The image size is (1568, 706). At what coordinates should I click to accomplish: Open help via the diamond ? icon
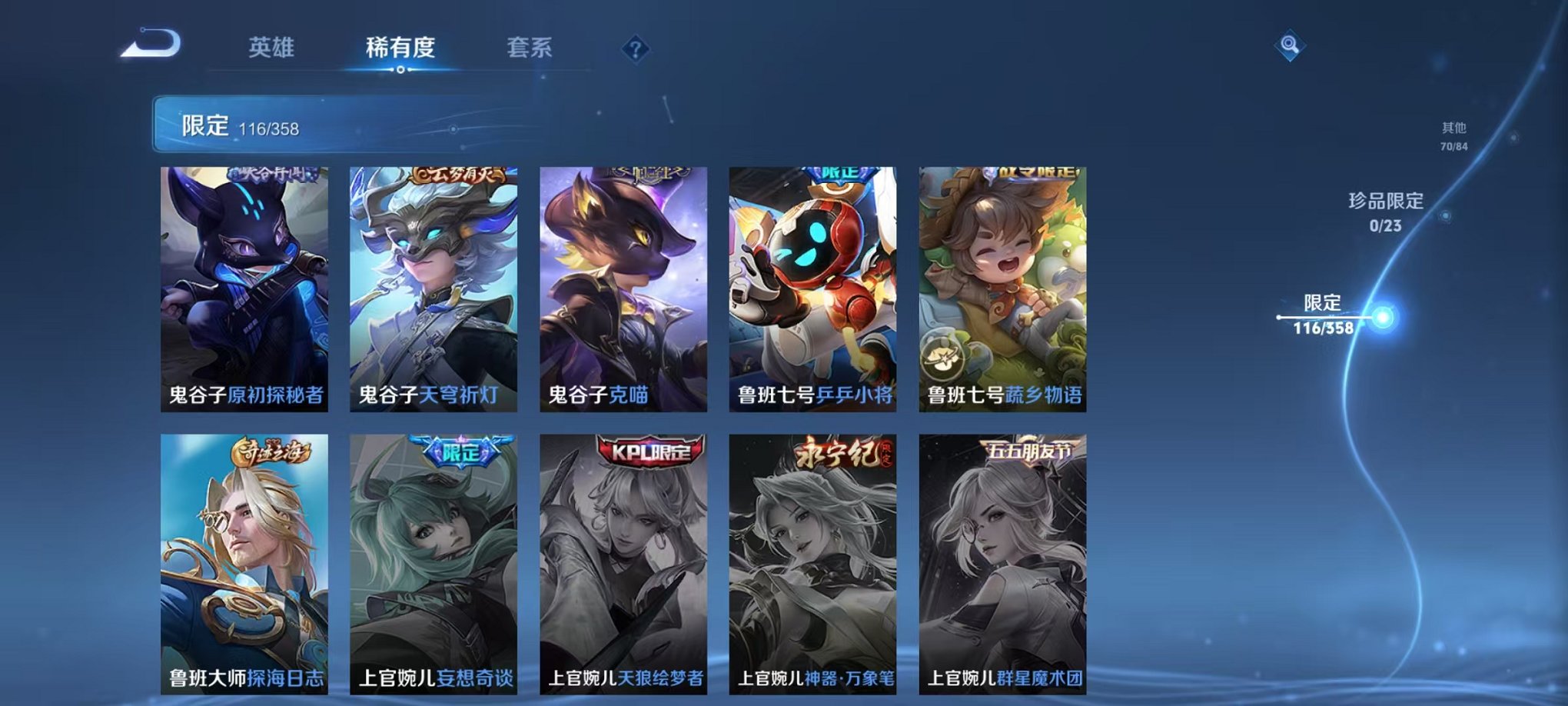click(635, 49)
